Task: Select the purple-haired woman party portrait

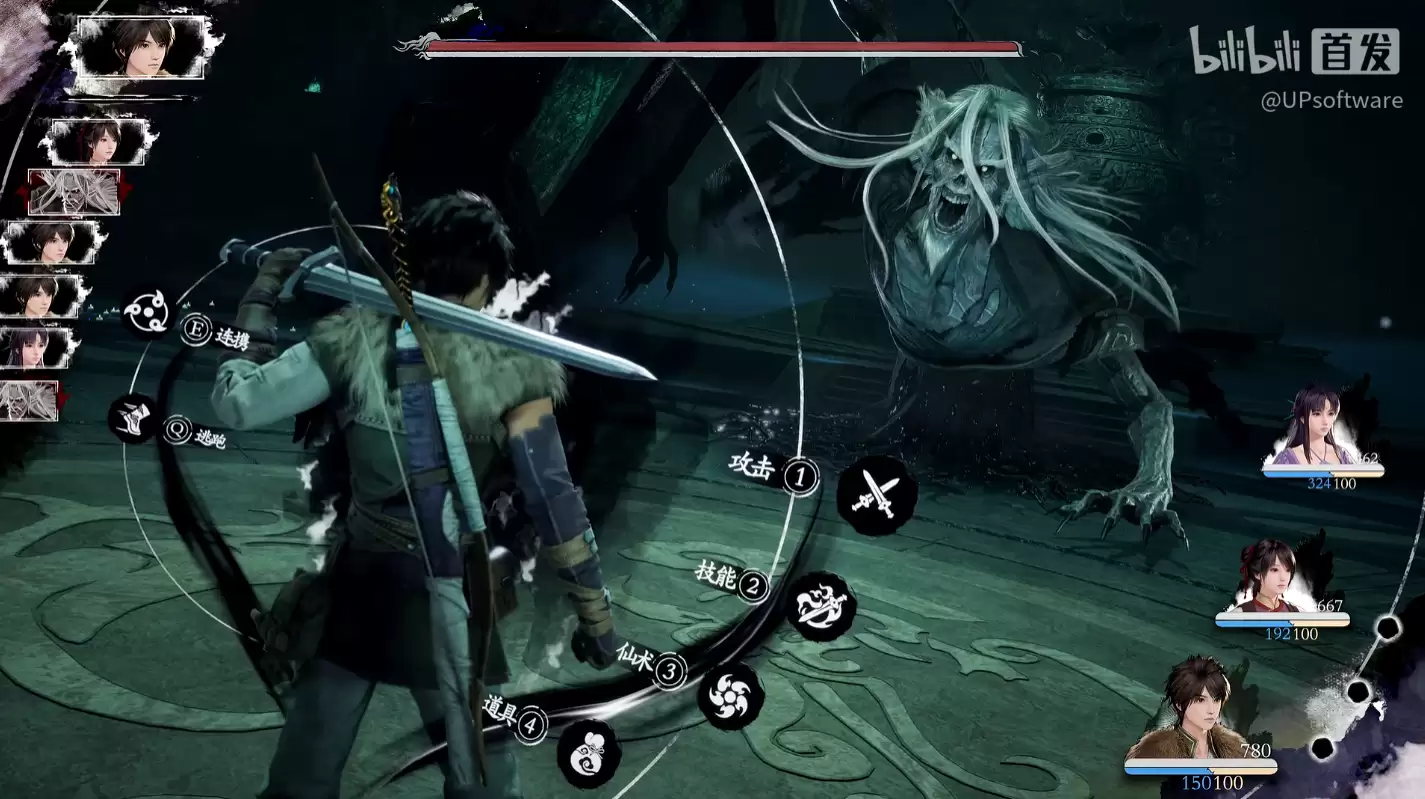Action: click(1320, 428)
